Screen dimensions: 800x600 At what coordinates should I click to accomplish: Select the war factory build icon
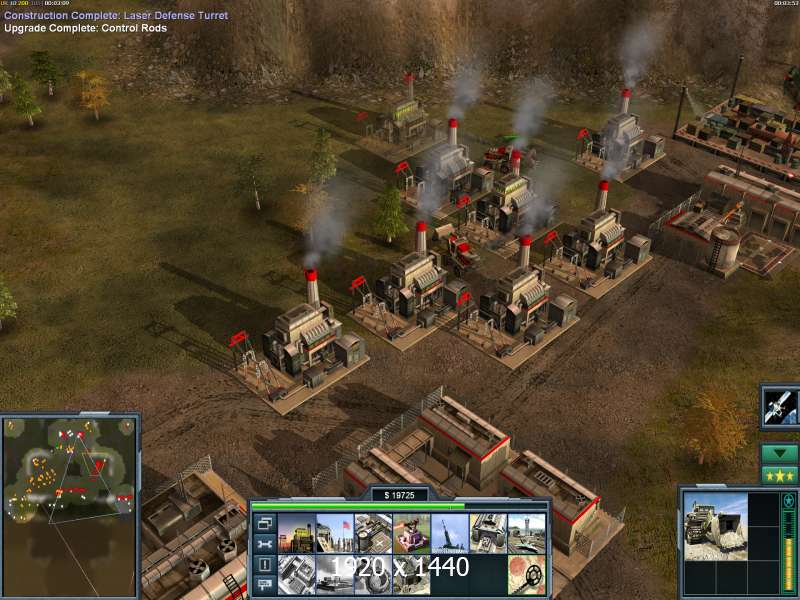[x=487, y=534]
